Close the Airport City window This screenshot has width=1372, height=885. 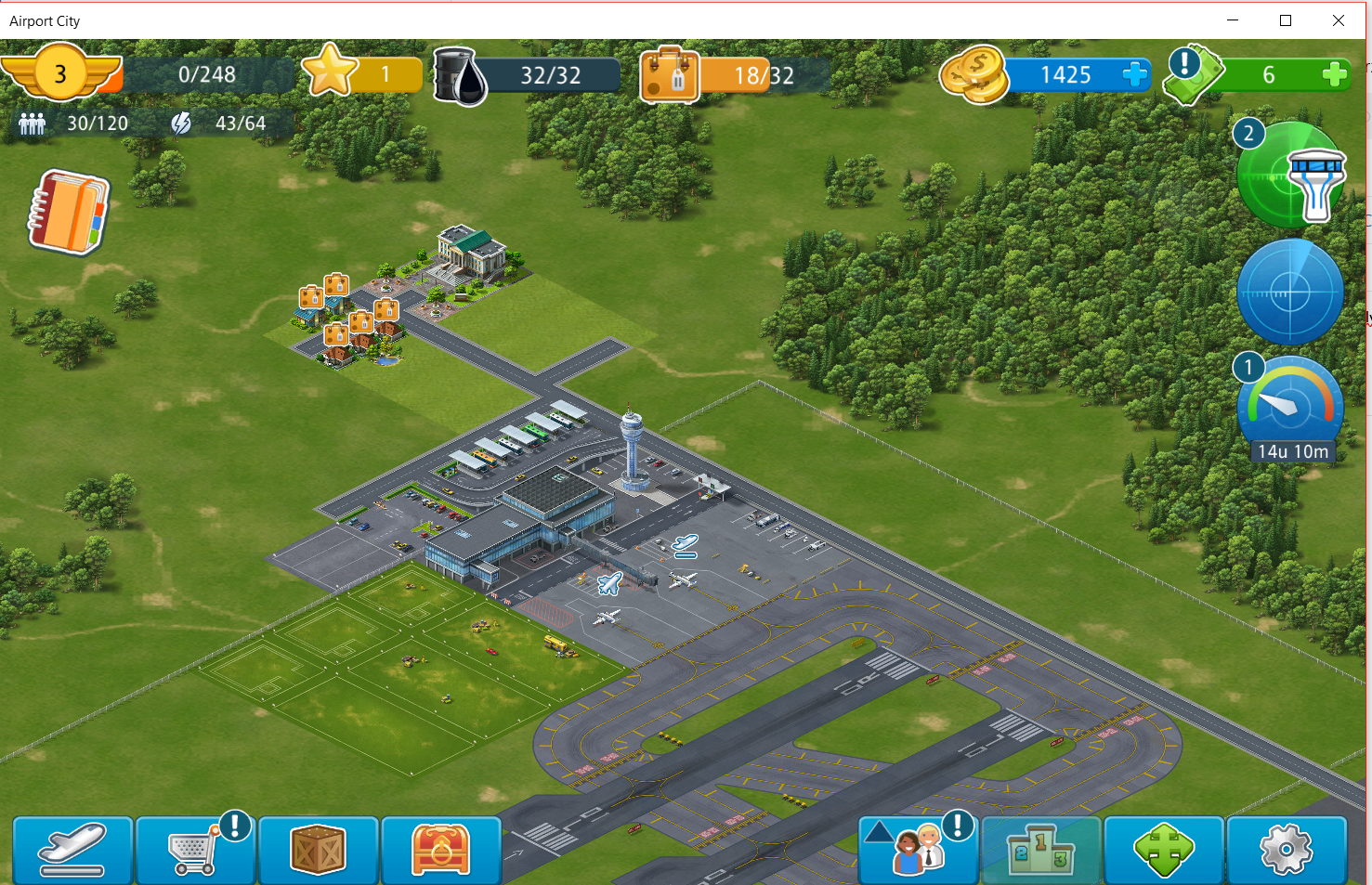pyautogui.click(x=1339, y=20)
